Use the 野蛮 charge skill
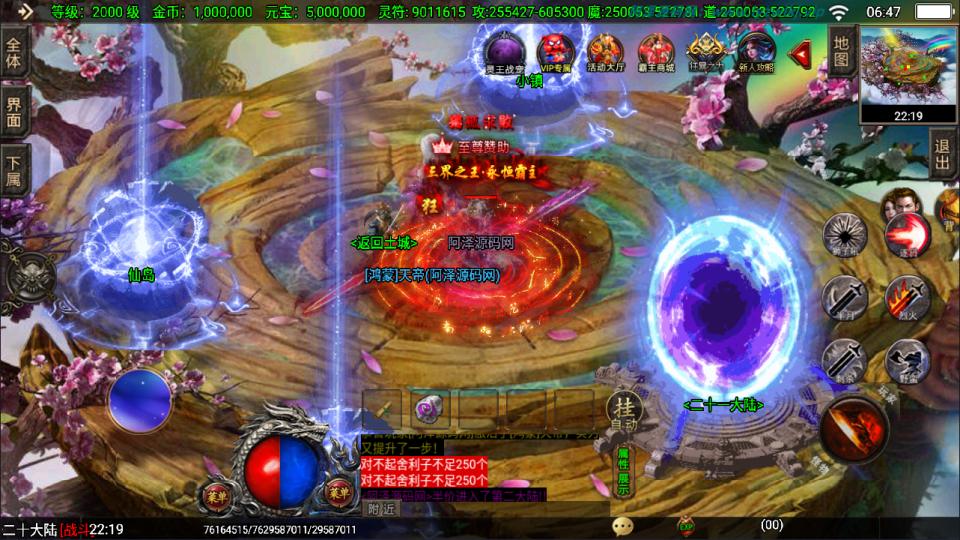The width and height of the screenshot is (960, 540). (906, 360)
